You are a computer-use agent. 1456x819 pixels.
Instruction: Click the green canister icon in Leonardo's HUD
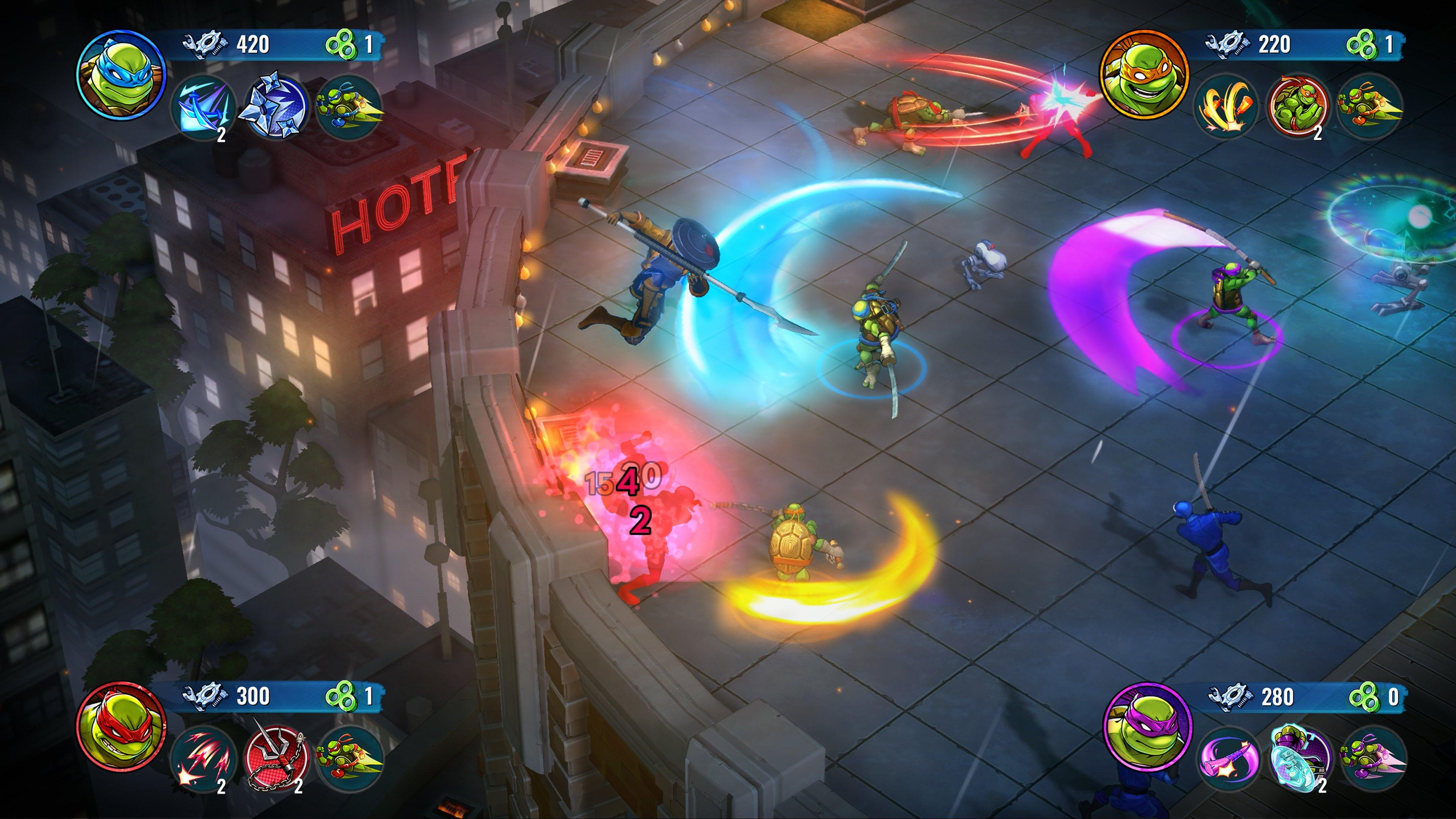pos(341,45)
